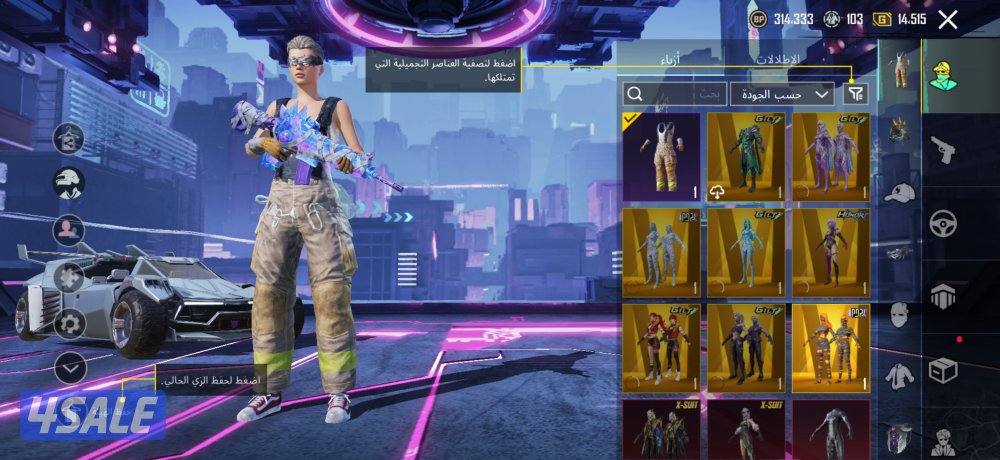Open the crate box category
Screen dimensions: 1000x460
coord(942,370)
